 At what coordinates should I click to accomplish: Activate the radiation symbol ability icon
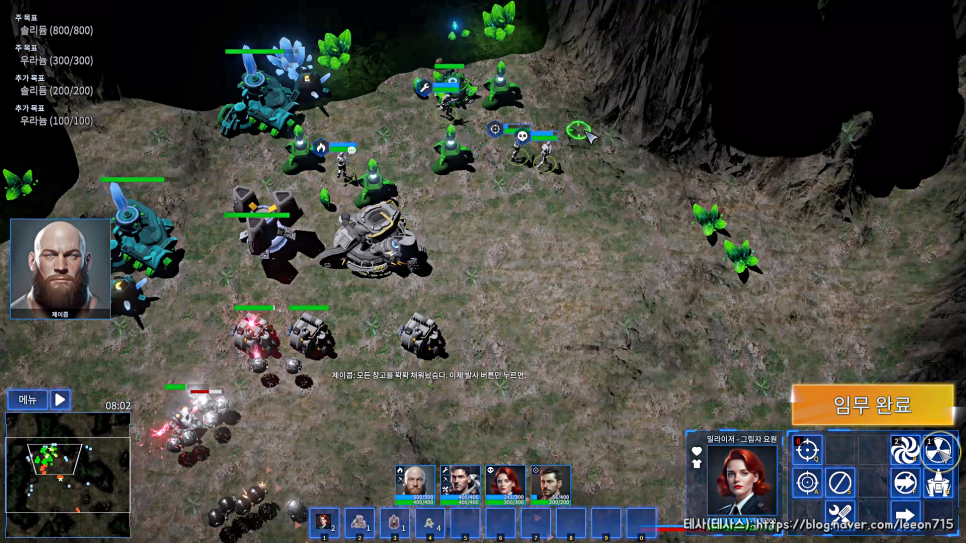click(938, 450)
